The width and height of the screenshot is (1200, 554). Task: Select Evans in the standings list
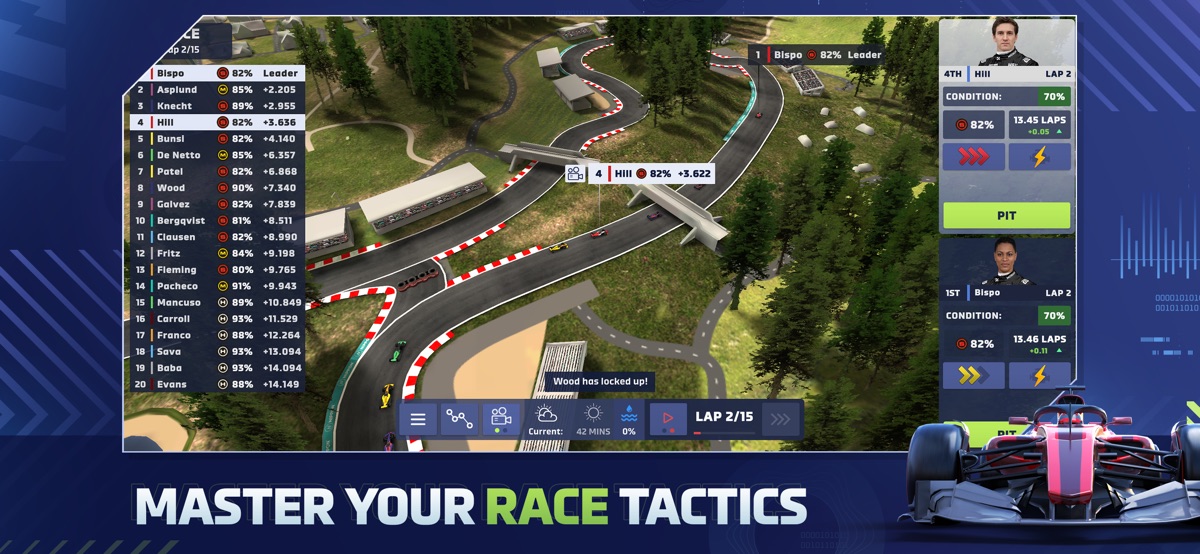click(x=215, y=384)
